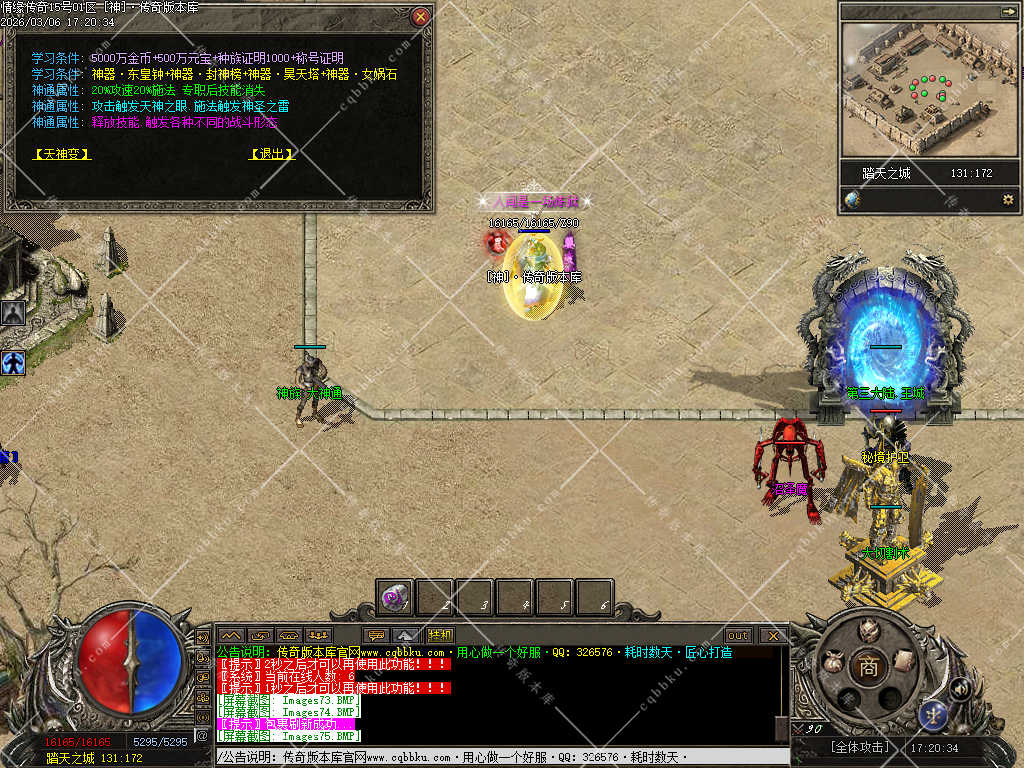This screenshot has height=768, width=1024.
Task: Choose the 【天神变】 dialogue option
Action: point(62,154)
